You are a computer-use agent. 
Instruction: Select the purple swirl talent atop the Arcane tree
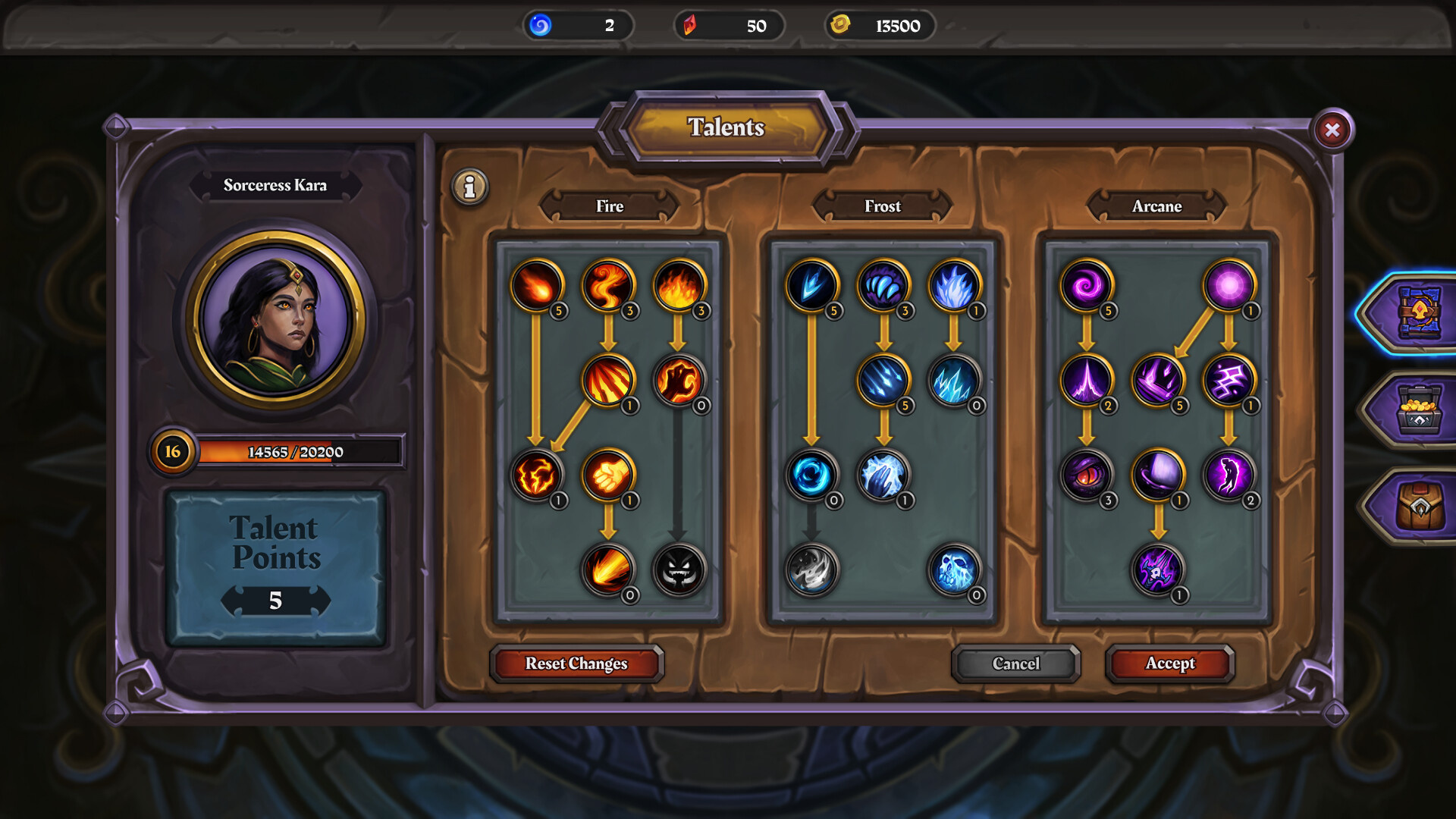(1087, 287)
